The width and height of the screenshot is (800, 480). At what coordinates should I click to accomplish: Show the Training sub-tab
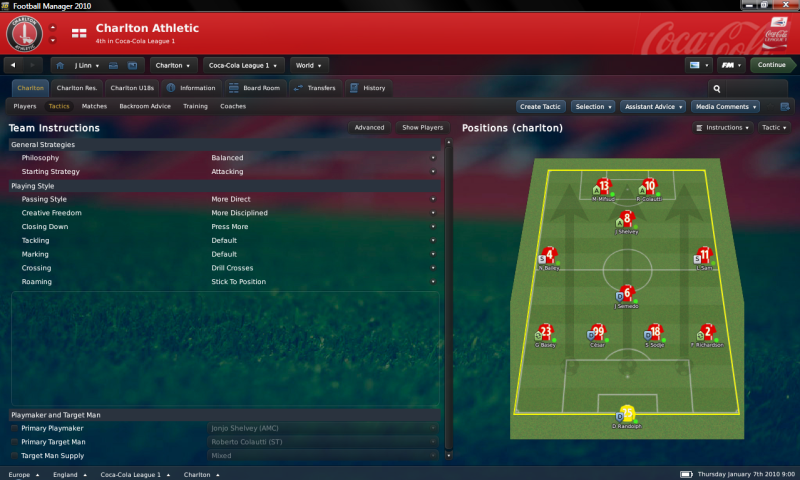(x=195, y=106)
